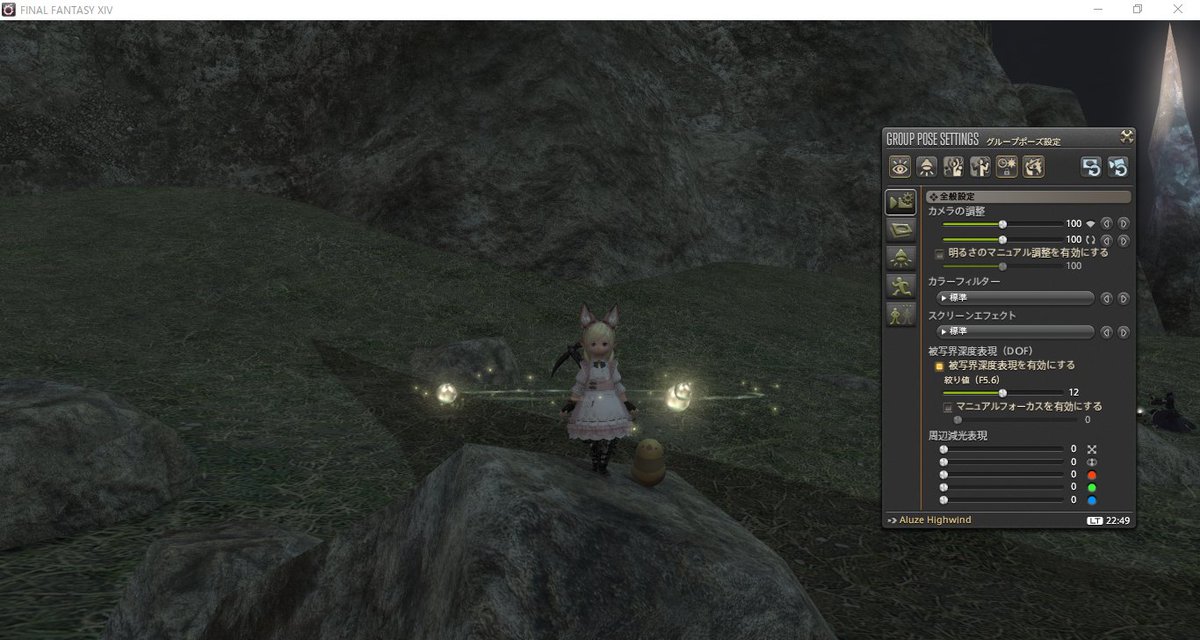
Task: Toggle the clock and sun lock icon
Action: [x=1007, y=167]
